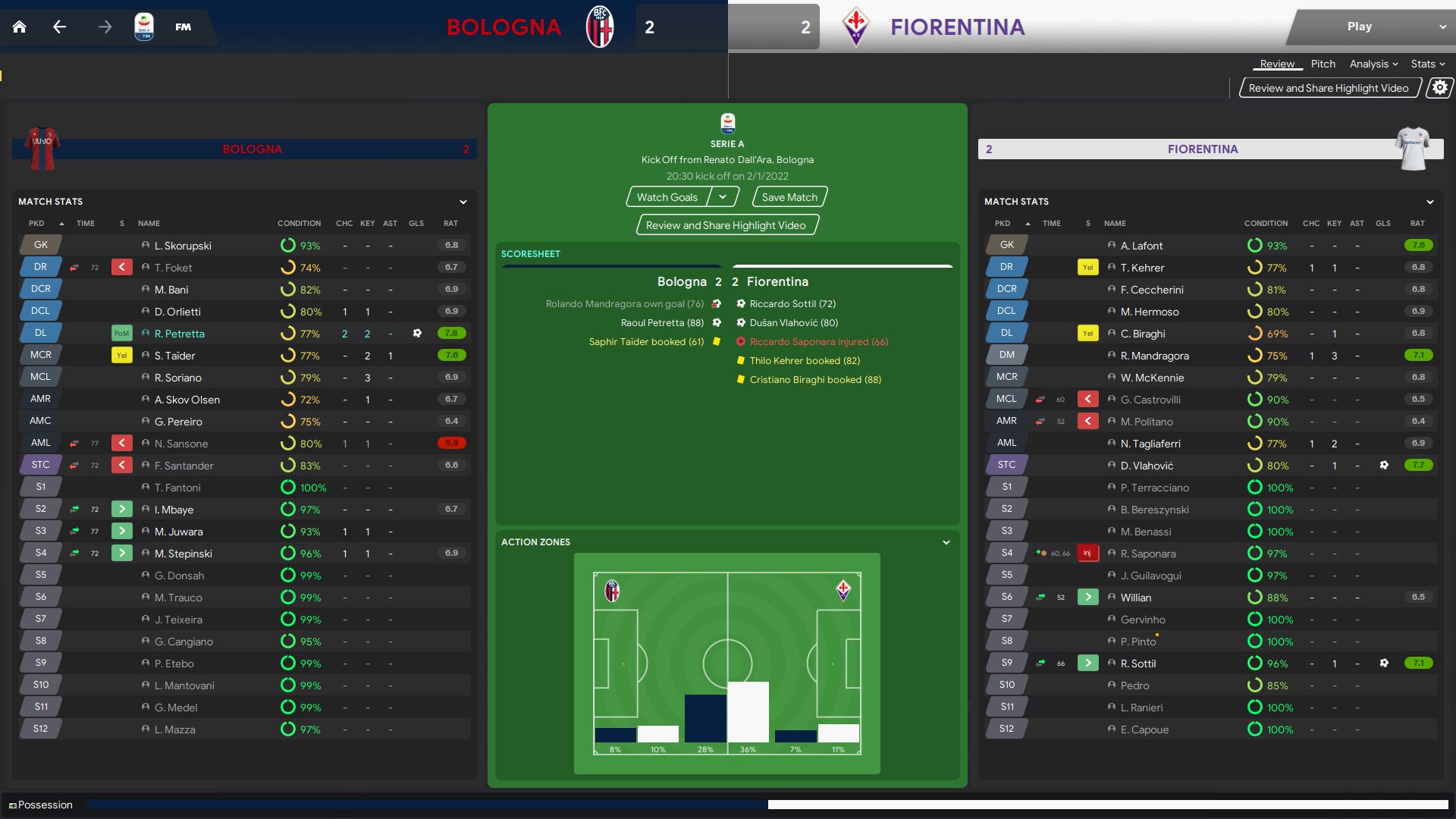Click the central Review and Share Highlight Video
1456x819 pixels.
[x=726, y=225]
